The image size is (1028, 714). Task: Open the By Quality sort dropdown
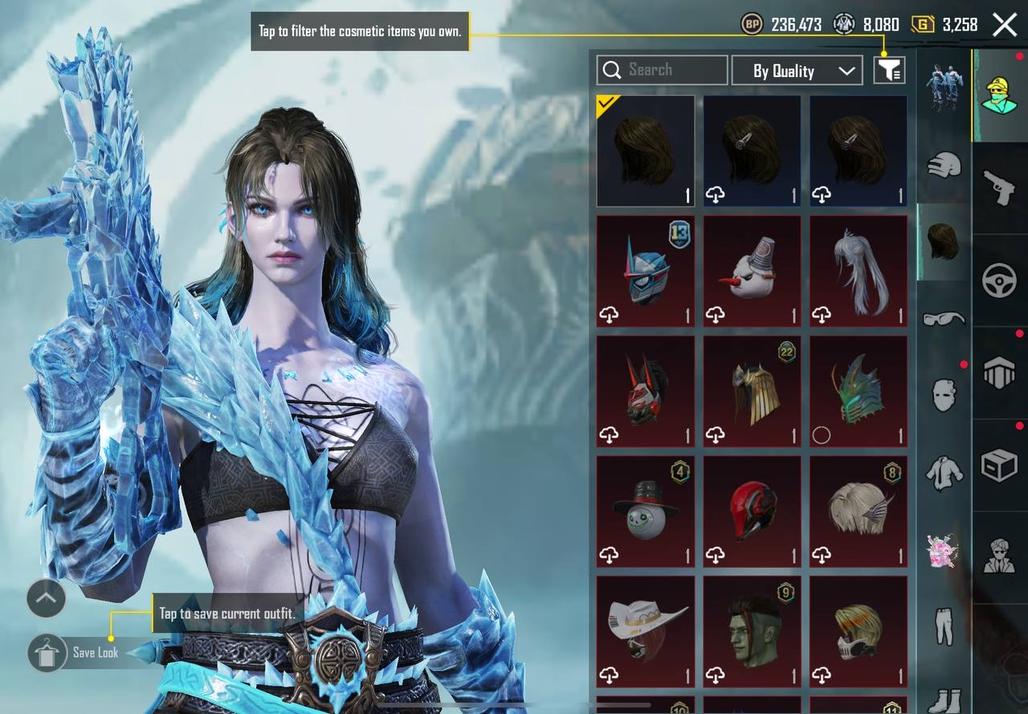[796, 70]
